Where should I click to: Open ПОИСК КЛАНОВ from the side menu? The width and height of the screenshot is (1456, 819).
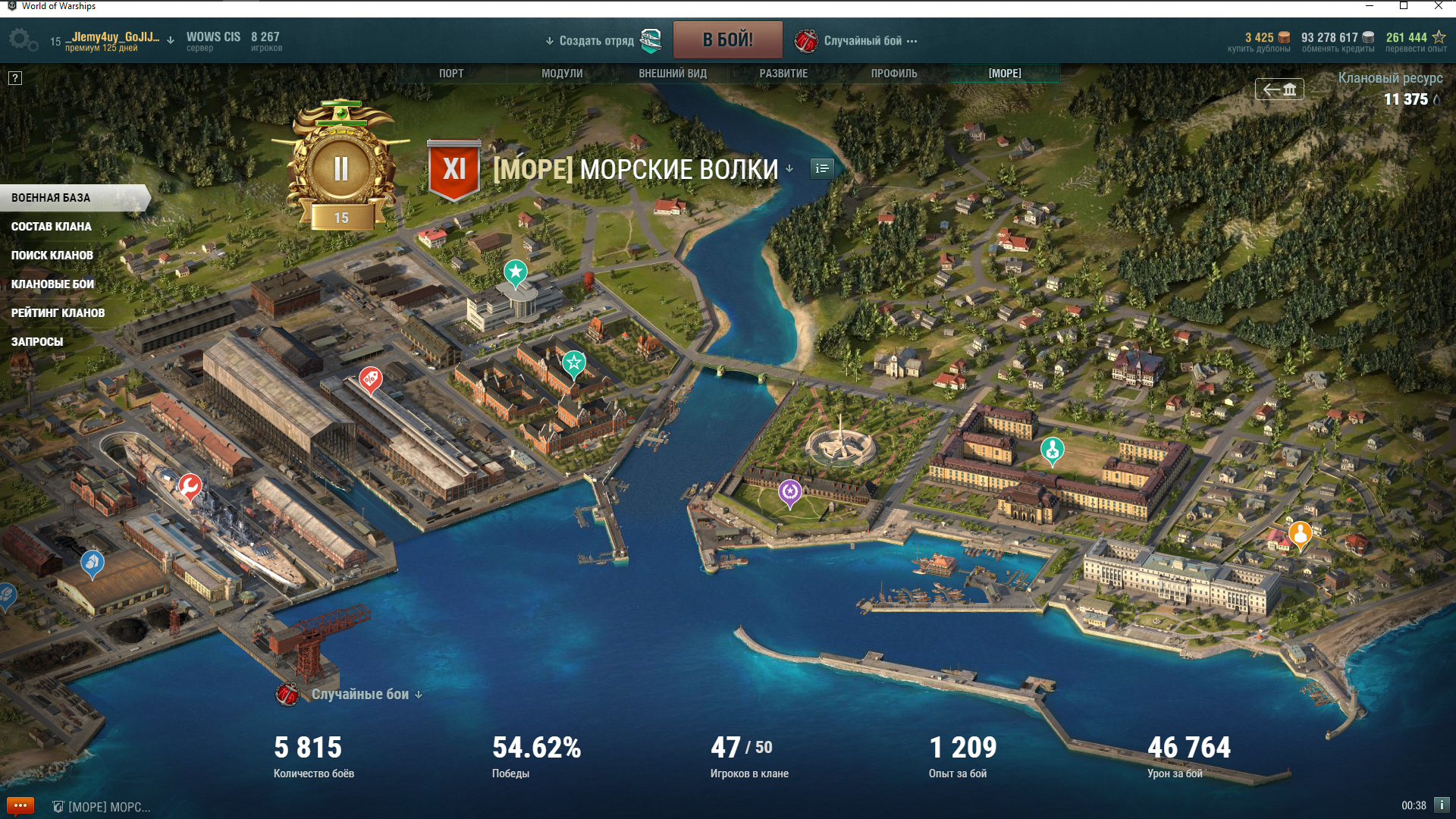52,256
